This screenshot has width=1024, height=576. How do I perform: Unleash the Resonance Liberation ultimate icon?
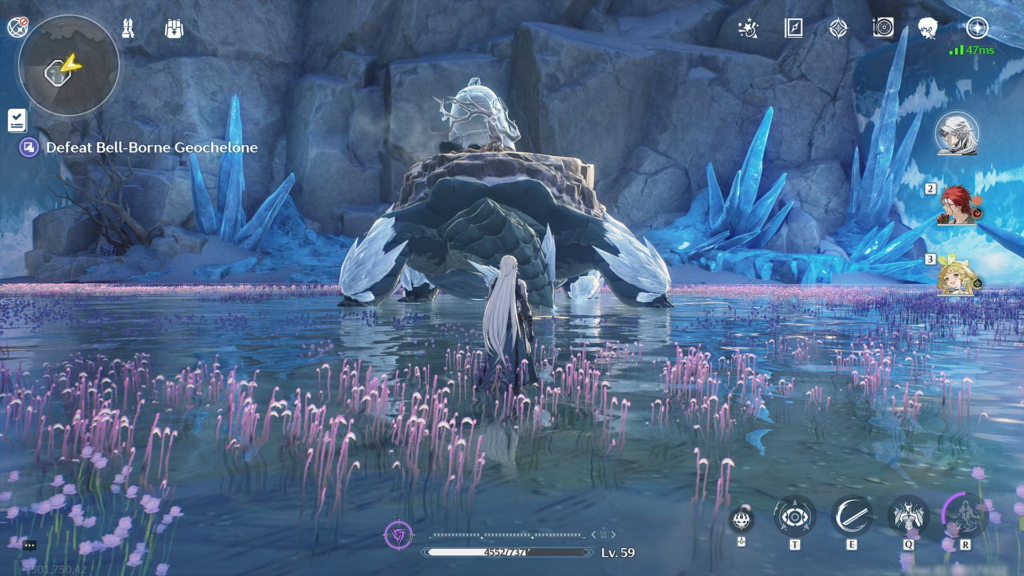tap(965, 516)
